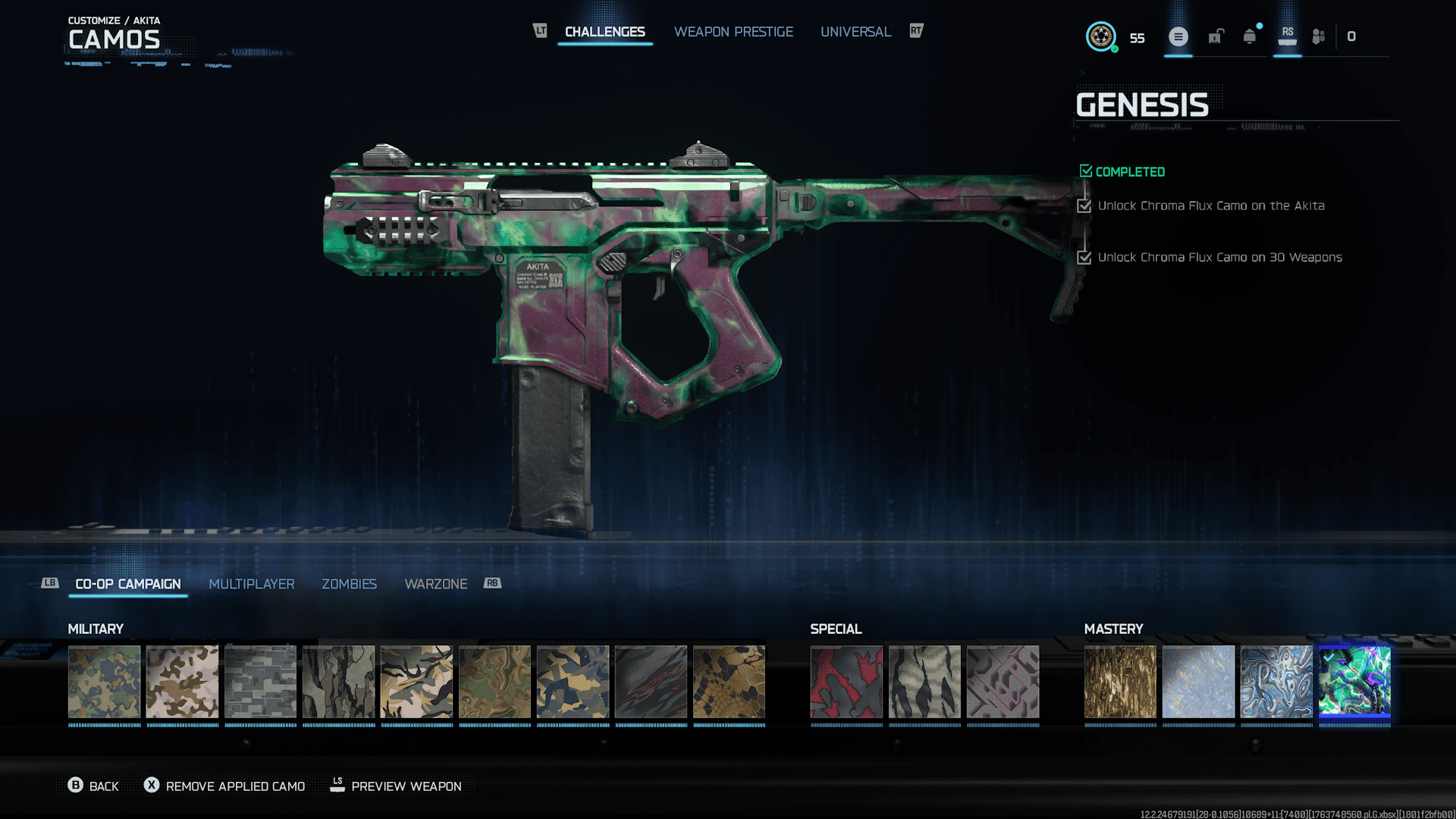Switch to Multiplayer camo category
The width and height of the screenshot is (1456, 819).
pyautogui.click(x=251, y=584)
